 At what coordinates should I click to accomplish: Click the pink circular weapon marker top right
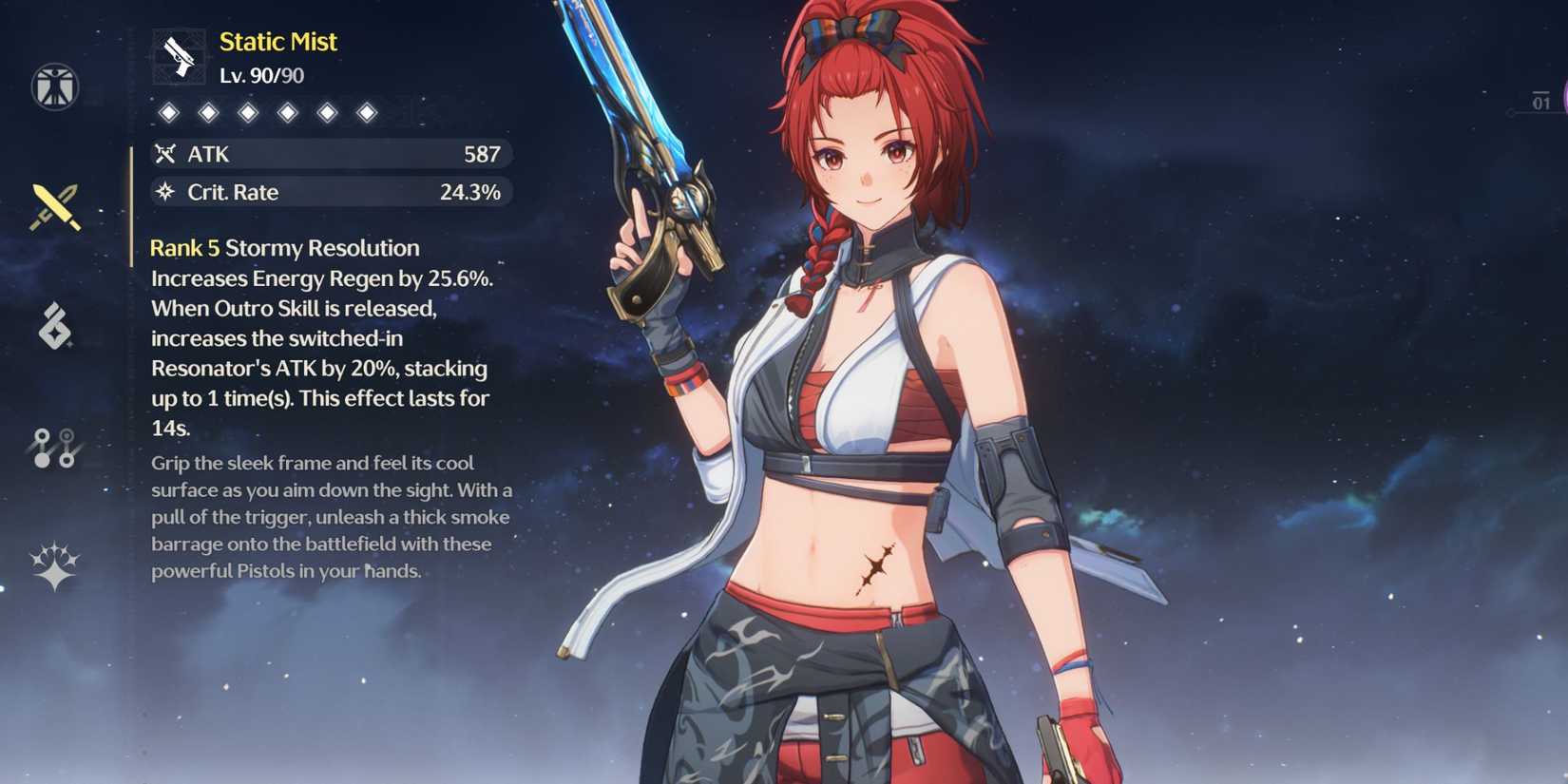(1562, 95)
